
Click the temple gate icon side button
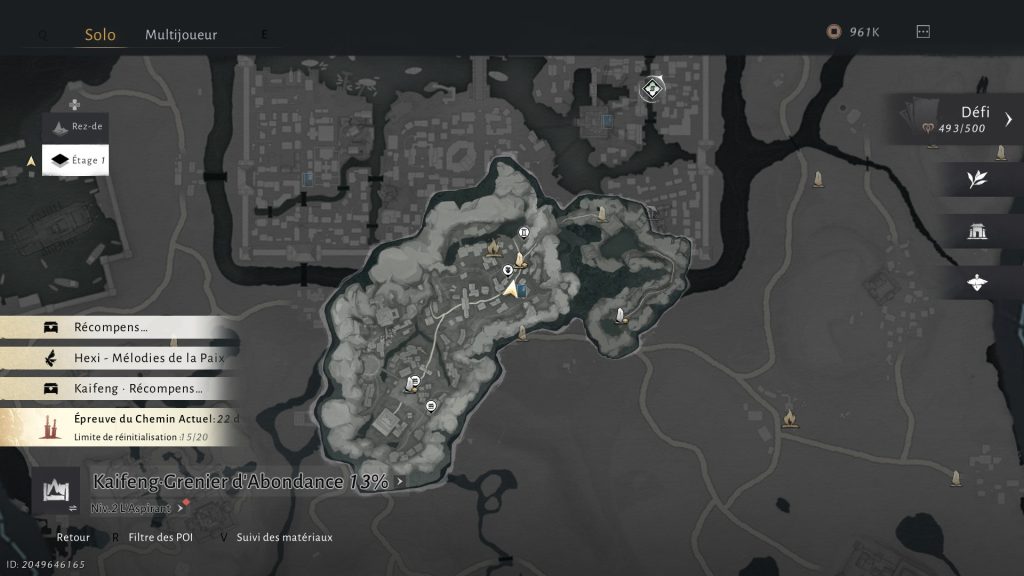click(977, 232)
